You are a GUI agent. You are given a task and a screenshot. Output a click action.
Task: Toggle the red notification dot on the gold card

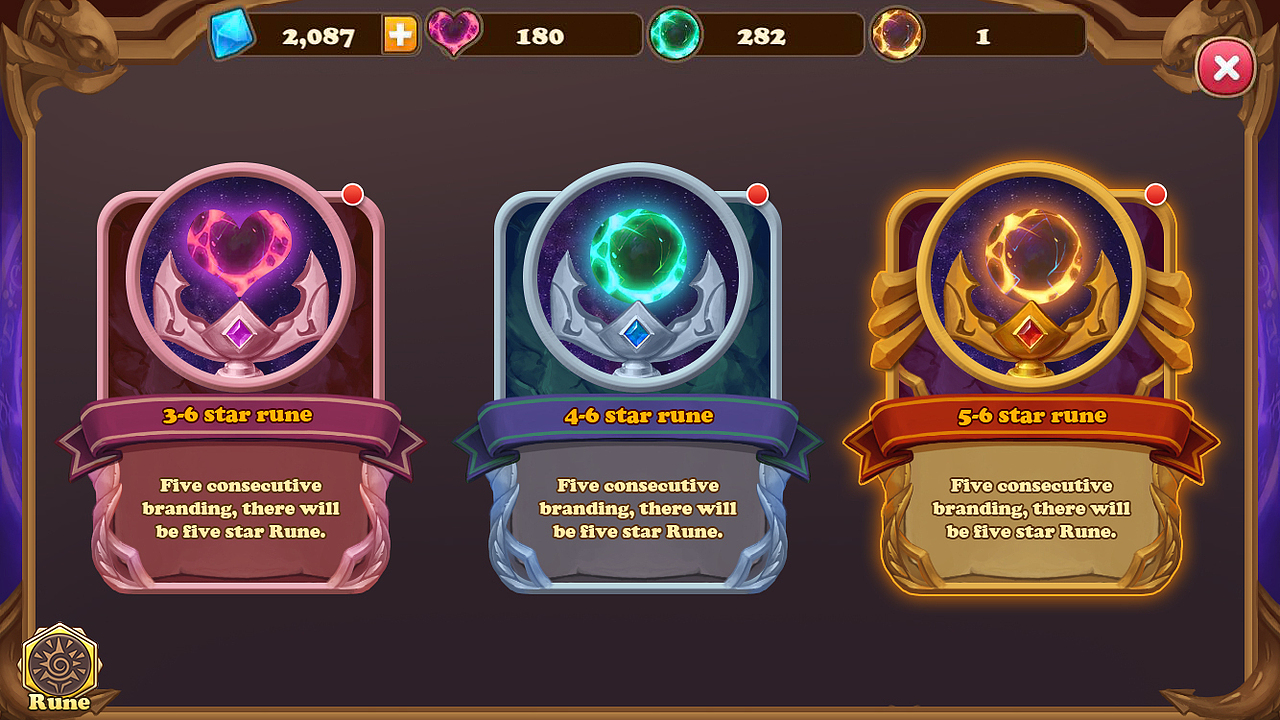point(1155,192)
